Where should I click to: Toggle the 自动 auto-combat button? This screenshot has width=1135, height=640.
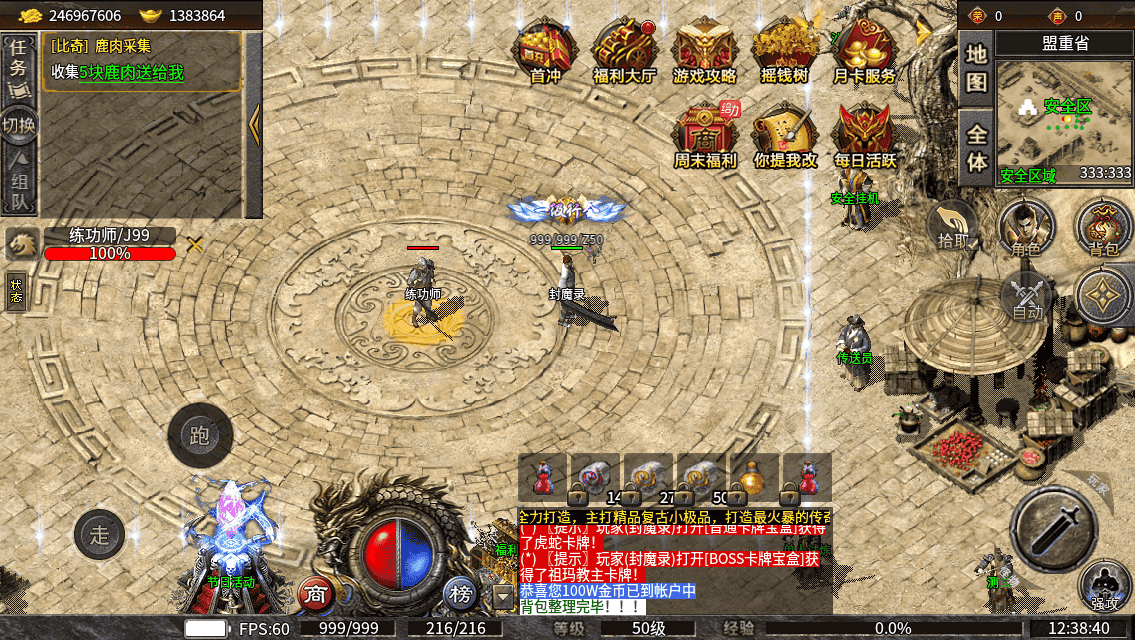1027,298
